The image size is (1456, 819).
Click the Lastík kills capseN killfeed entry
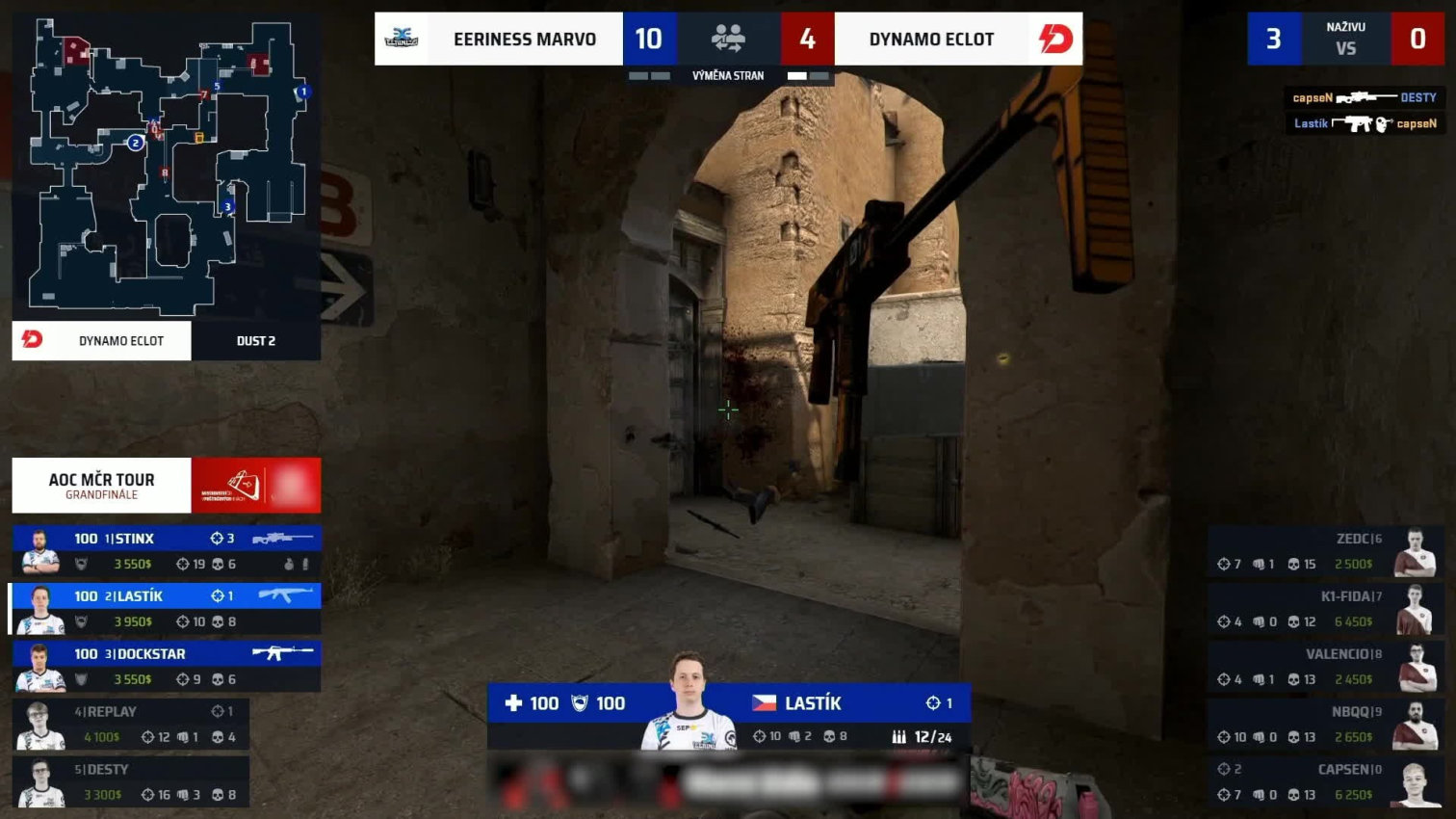tap(1365, 123)
